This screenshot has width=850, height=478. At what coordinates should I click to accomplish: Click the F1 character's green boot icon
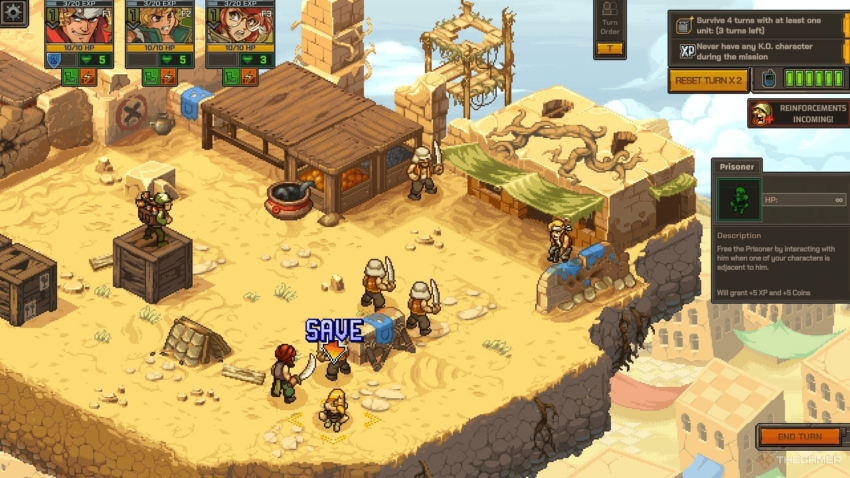coord(71,76)
